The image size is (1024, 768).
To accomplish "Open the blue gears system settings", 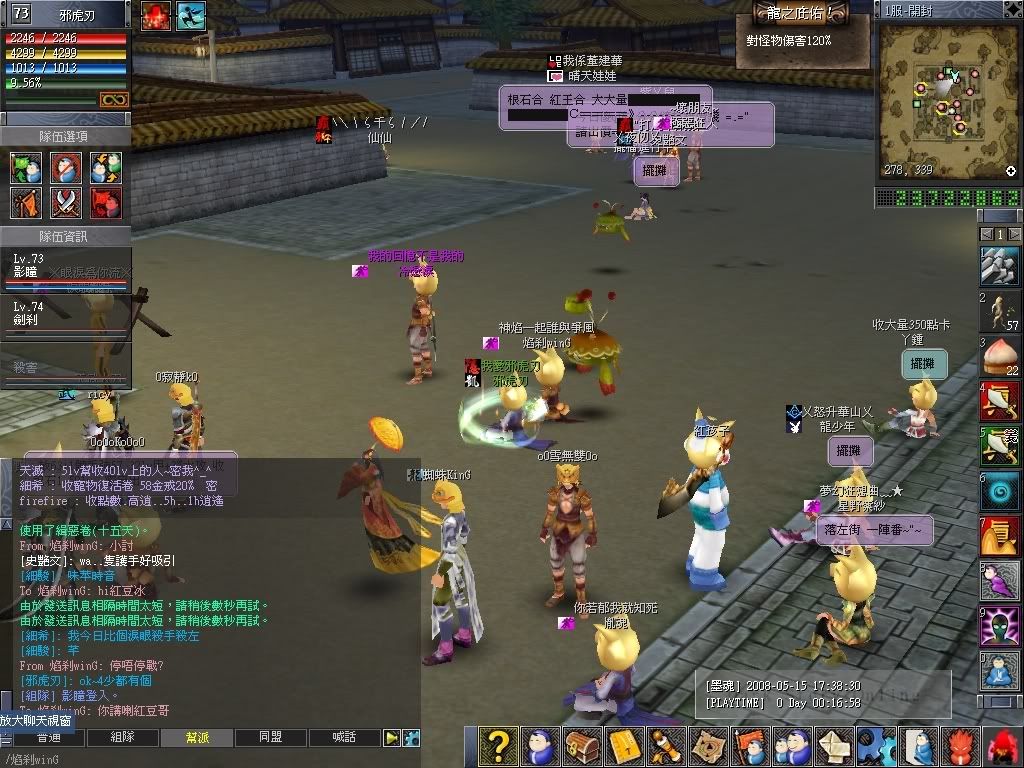I will point(876,746).
